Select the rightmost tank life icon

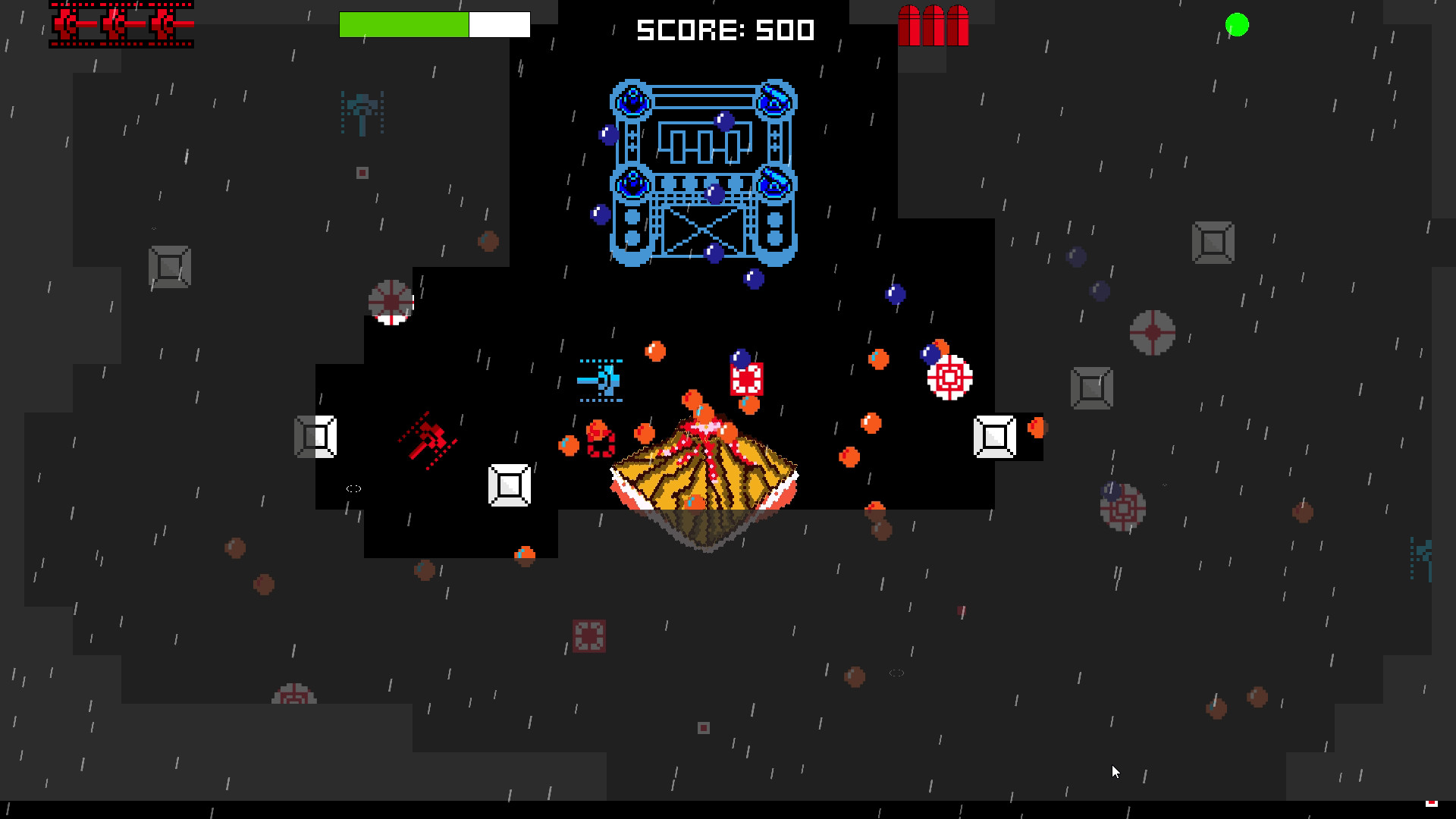click(x=163, y=23)
